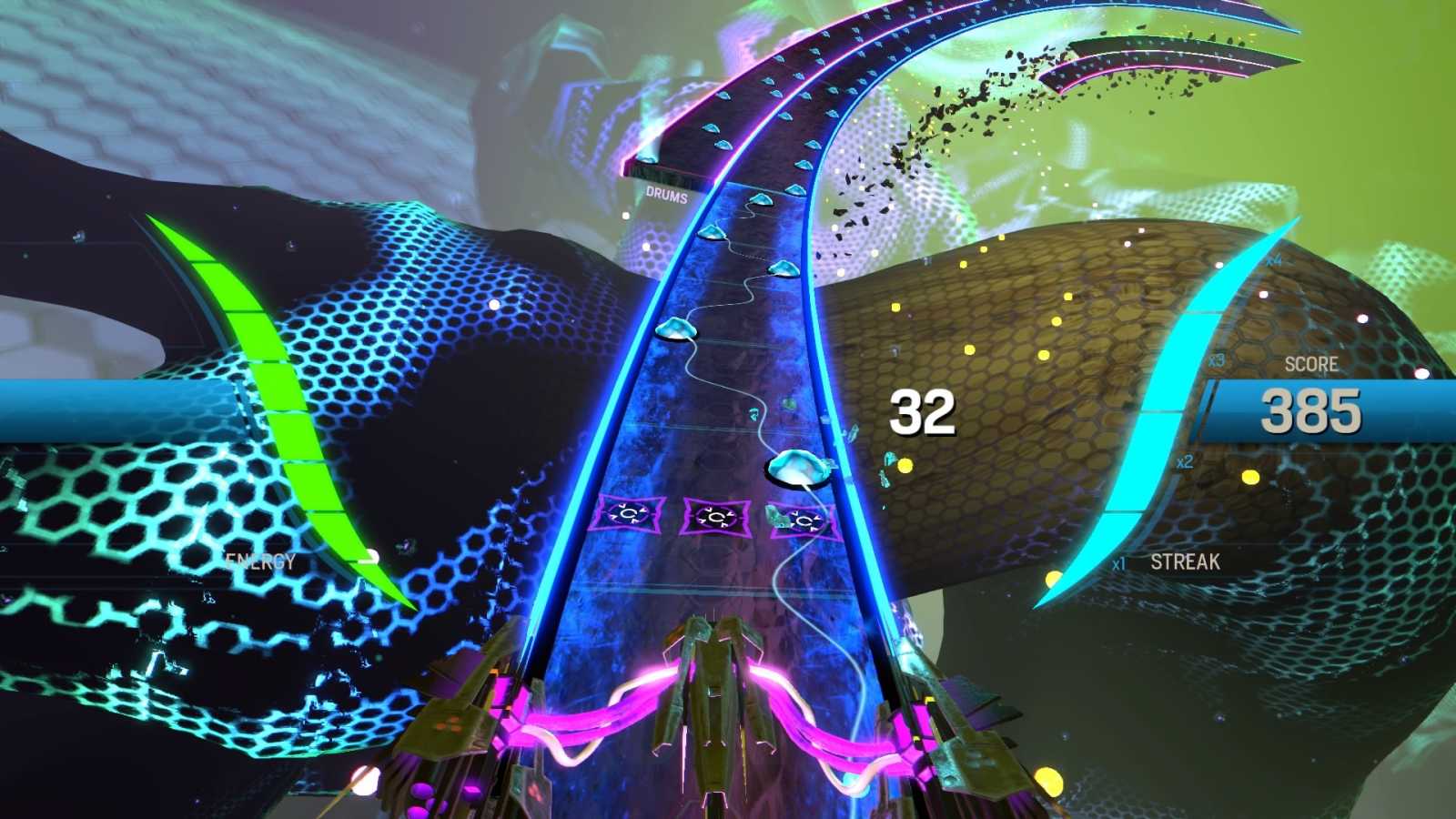Click the score value showing 385
1456x819 pixels.
coord(1310,410)
